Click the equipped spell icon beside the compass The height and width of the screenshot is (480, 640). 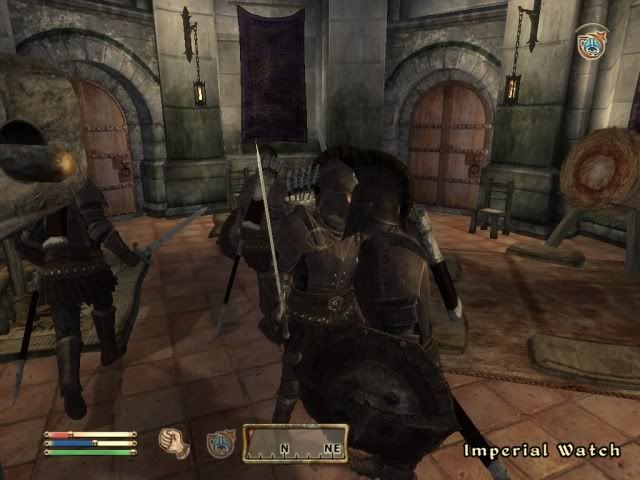pos(219,442)
